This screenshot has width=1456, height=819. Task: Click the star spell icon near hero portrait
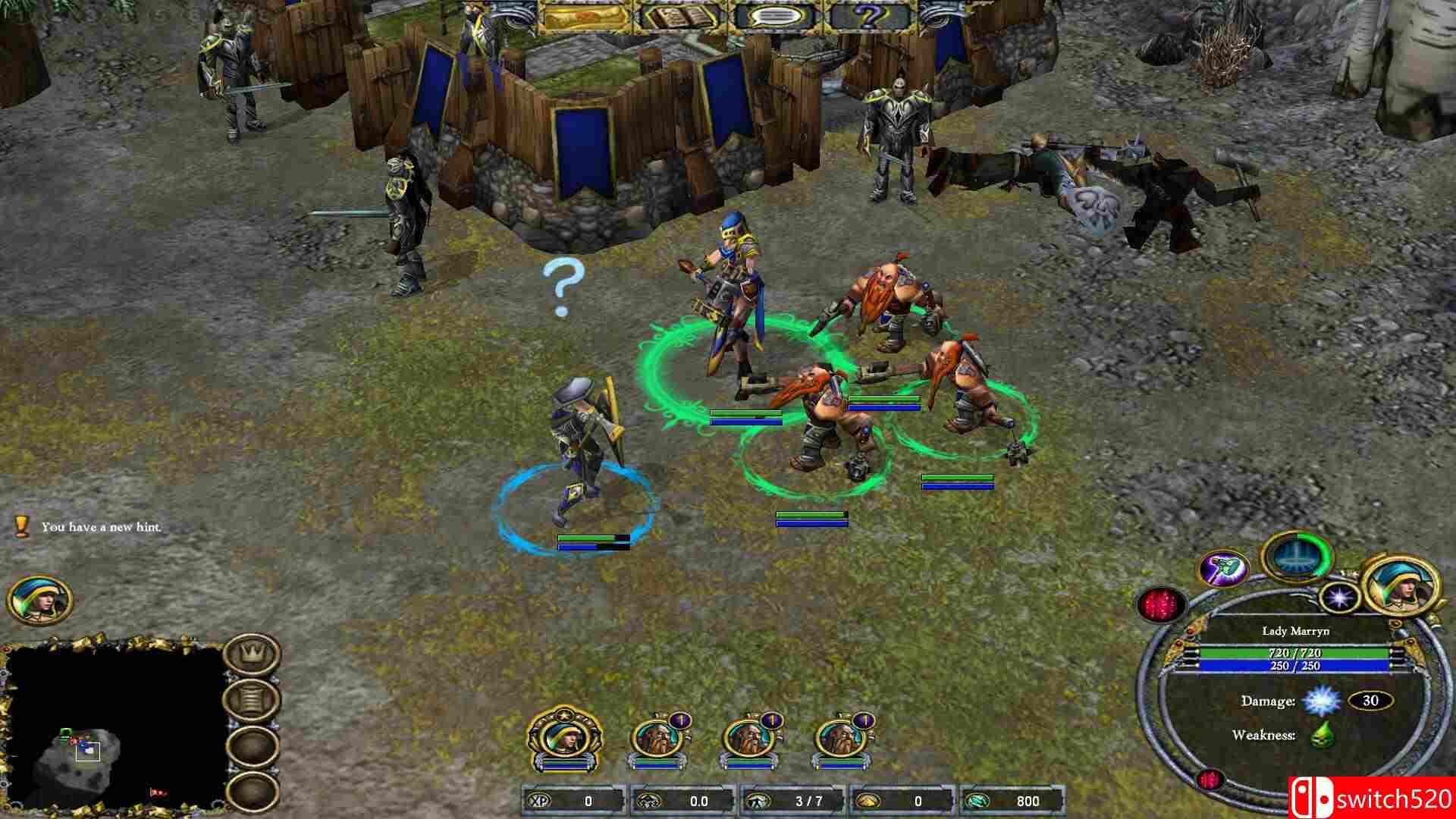pyautogui.click(x=1338, y=599)
